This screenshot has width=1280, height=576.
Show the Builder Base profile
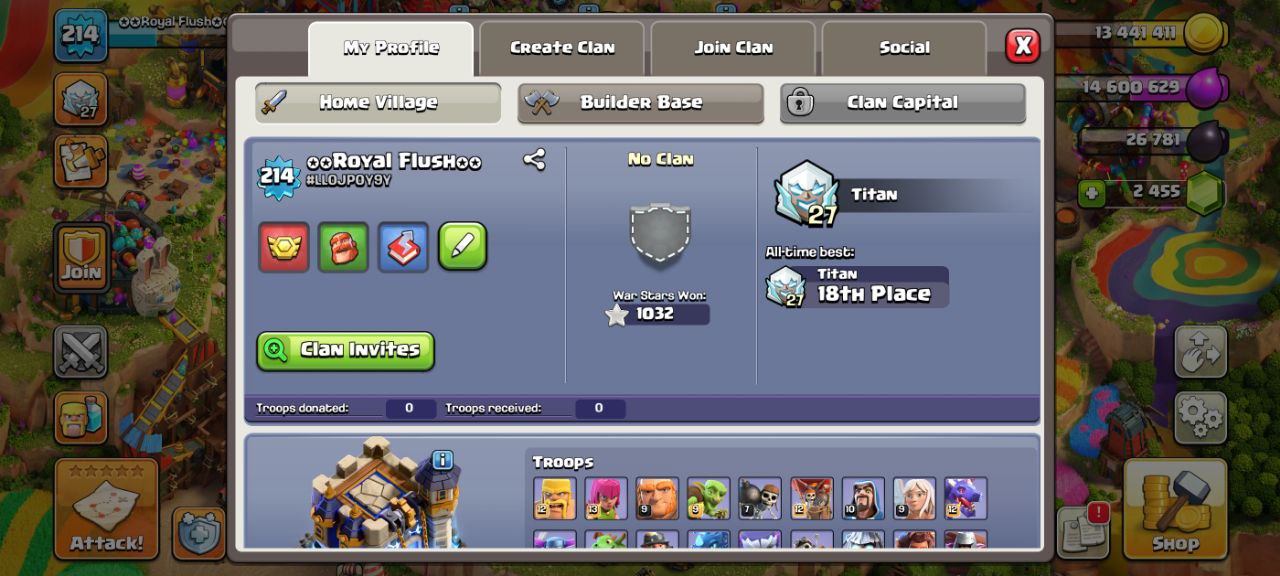[x=640, y=103]
